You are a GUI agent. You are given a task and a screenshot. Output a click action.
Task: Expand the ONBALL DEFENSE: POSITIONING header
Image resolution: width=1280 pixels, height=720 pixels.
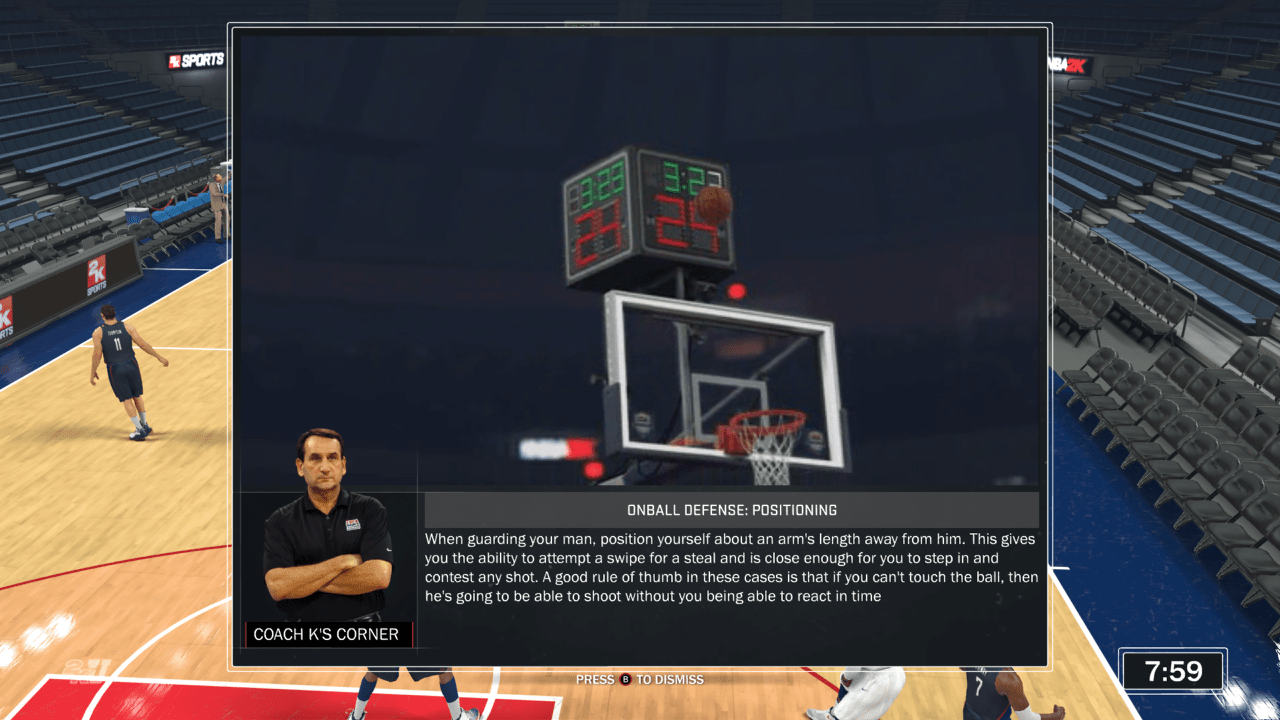click(x=733, y=509)
